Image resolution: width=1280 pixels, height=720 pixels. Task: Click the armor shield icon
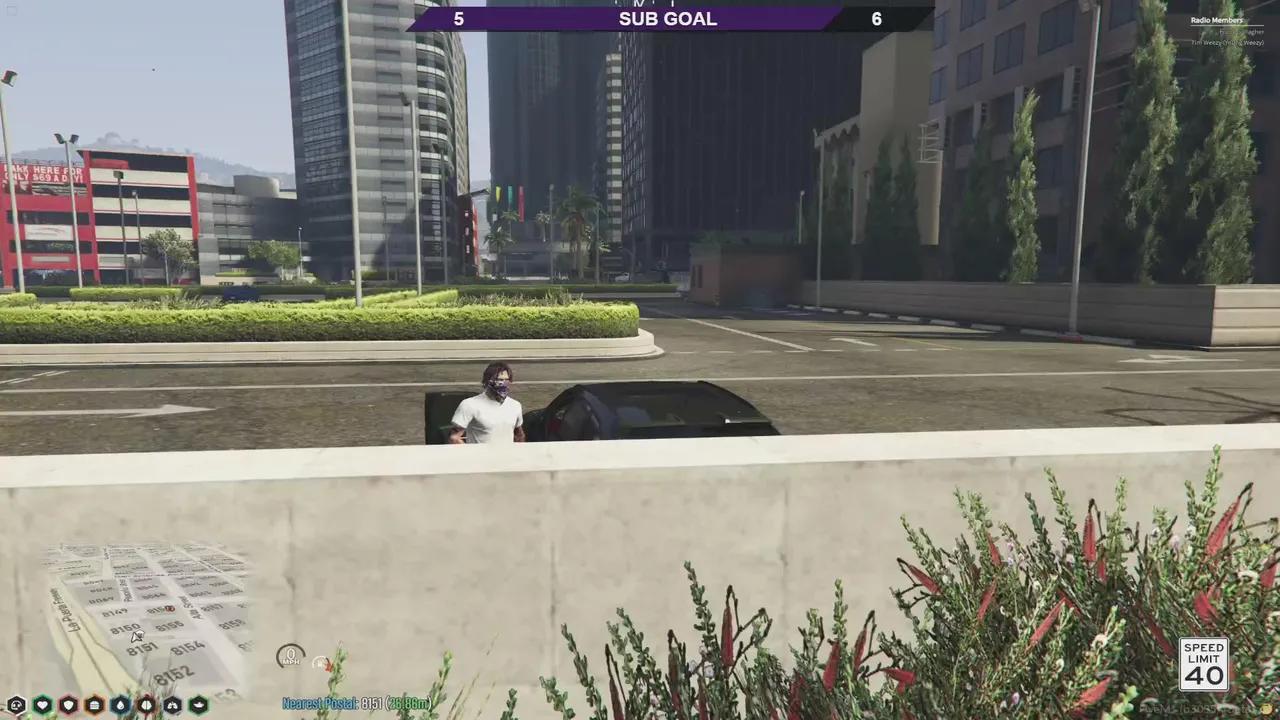tap(67, 705)
